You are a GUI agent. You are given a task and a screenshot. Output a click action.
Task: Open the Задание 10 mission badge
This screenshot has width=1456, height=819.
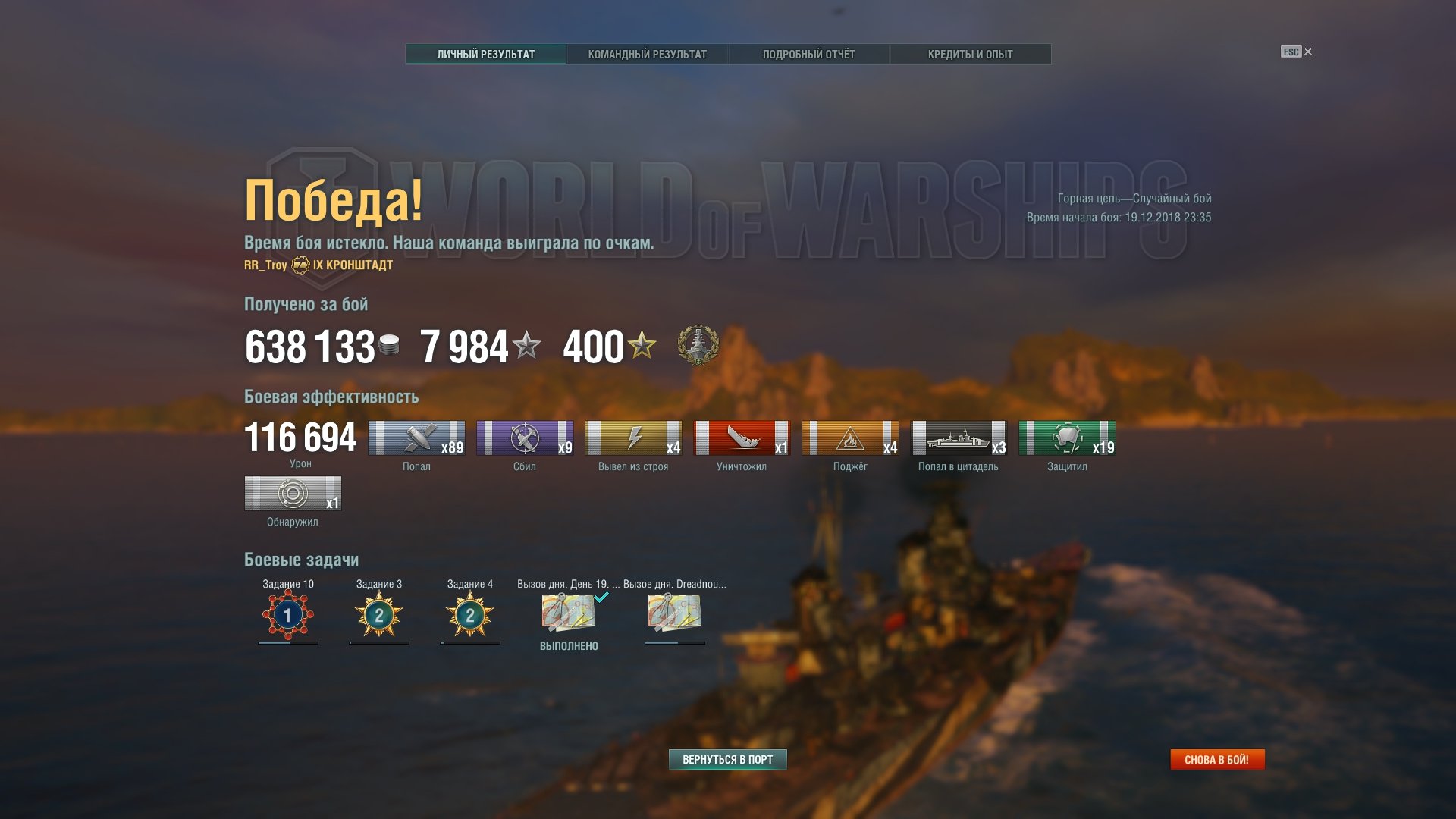click(287, 614)
